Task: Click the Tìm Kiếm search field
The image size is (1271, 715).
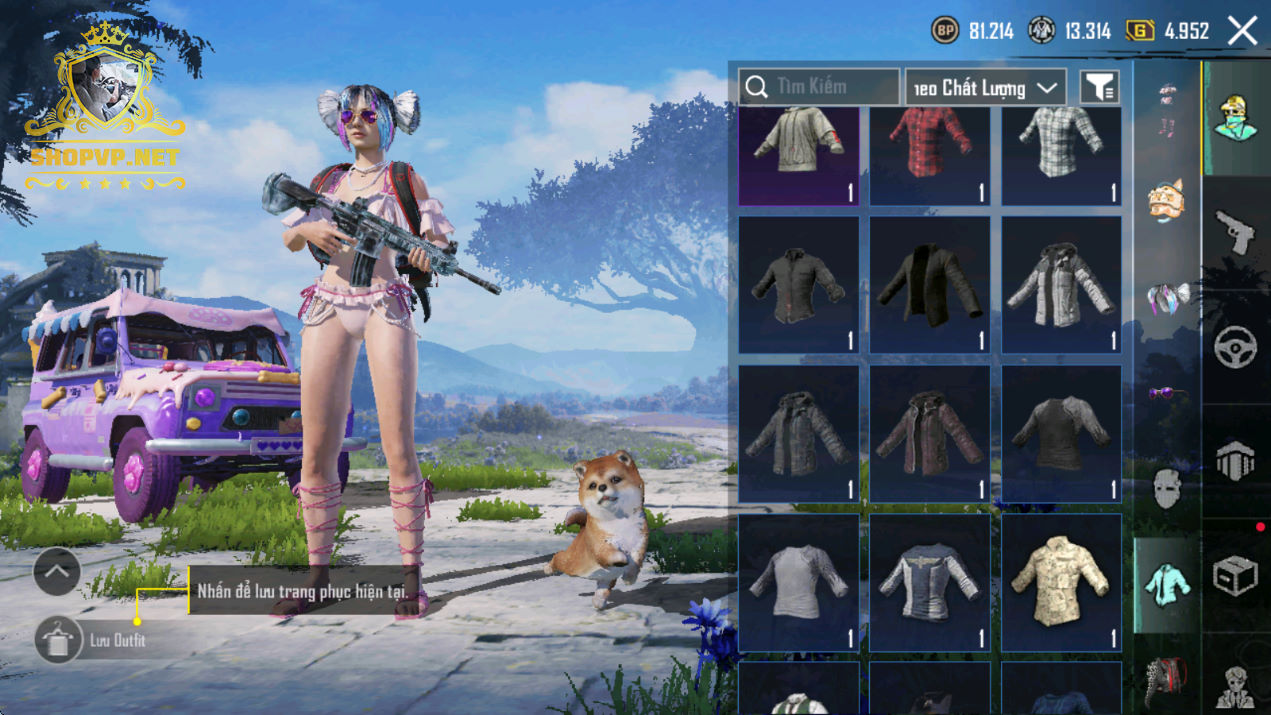Action: point(819,87)
